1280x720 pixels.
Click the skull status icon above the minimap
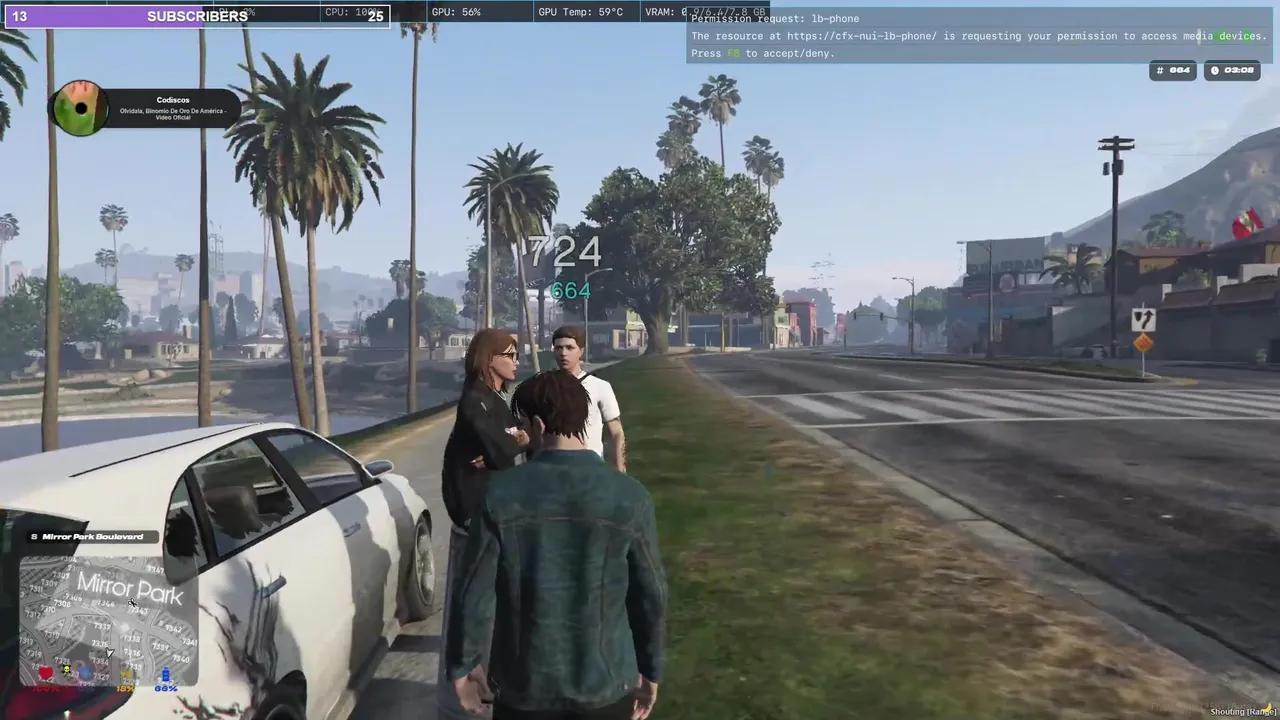pyautogui.click(x=67, y=669)
